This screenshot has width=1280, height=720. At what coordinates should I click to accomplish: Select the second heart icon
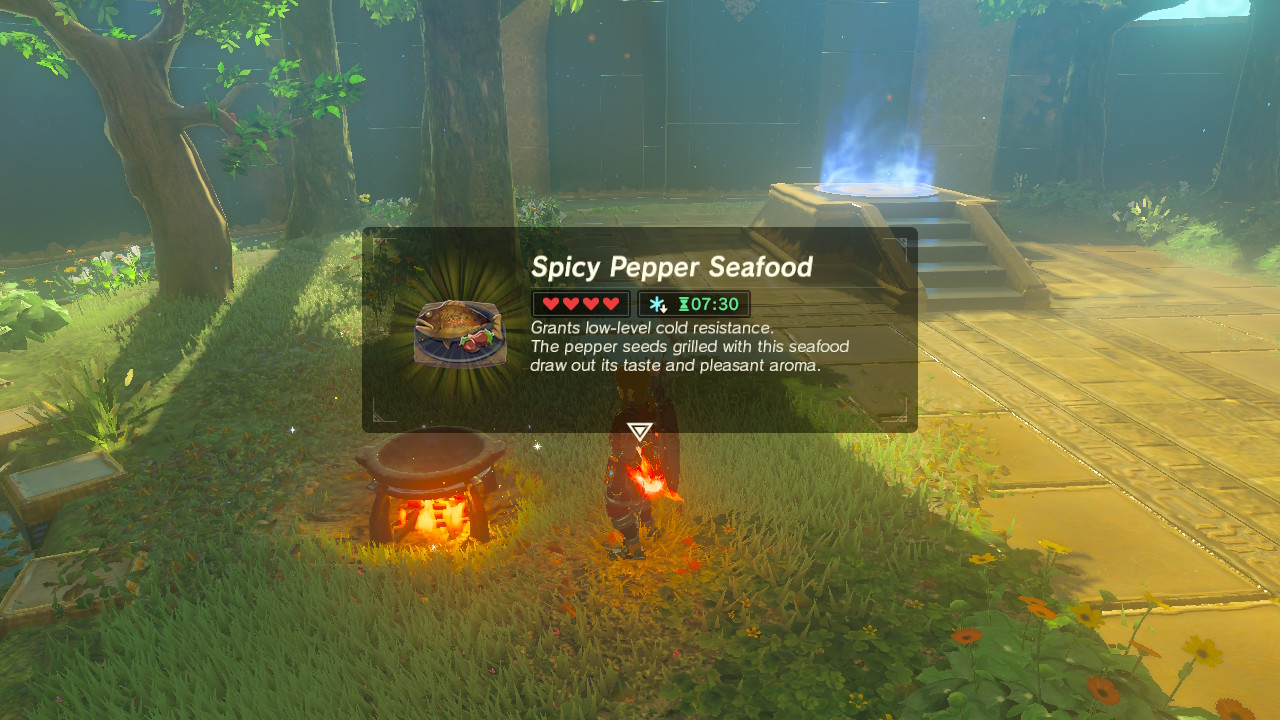[x=570, y=303]
